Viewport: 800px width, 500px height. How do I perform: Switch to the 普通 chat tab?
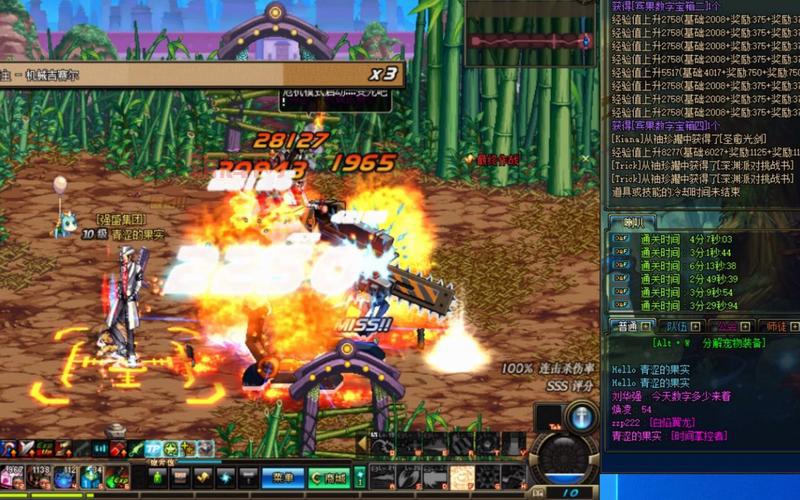click(630, 326)
